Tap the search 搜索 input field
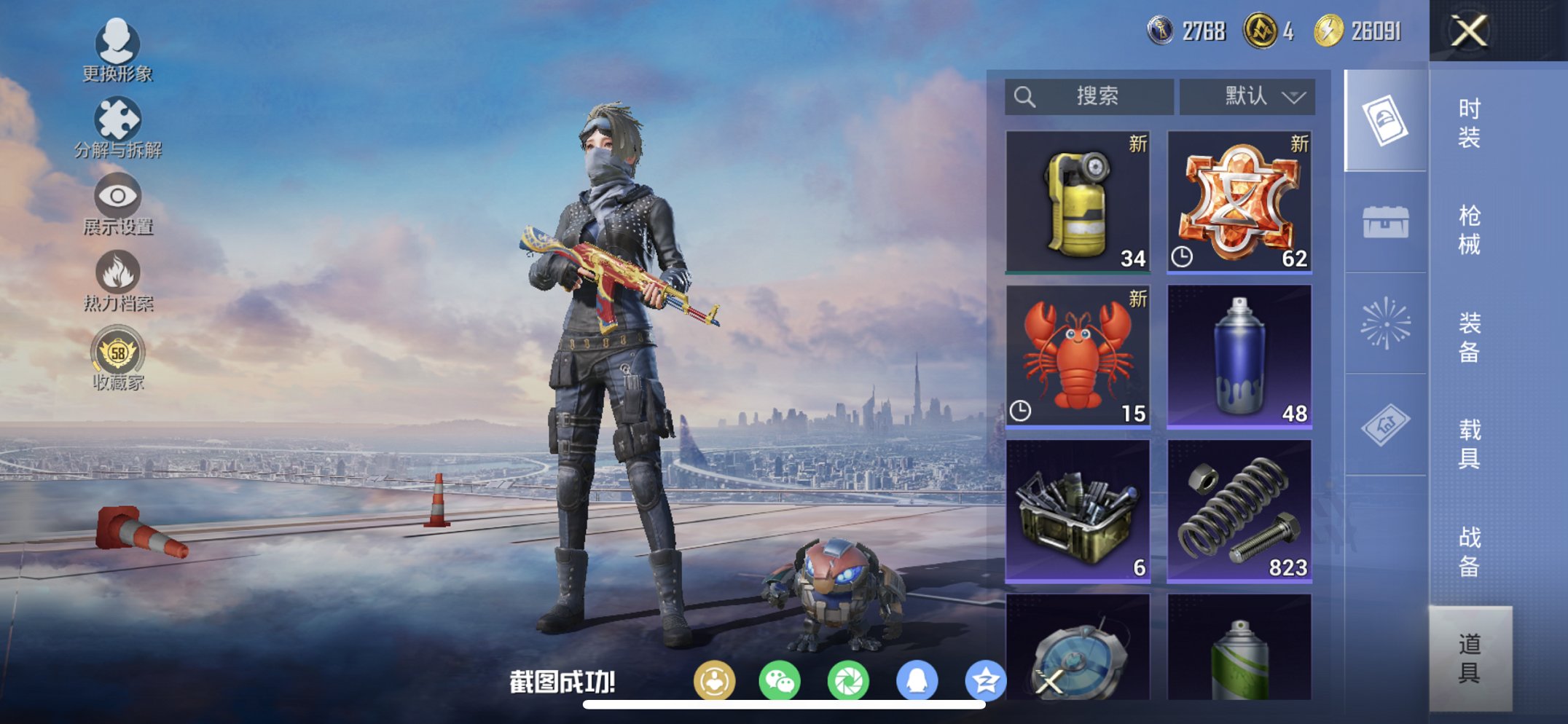1568x724 pixels. pos(1089,95)
